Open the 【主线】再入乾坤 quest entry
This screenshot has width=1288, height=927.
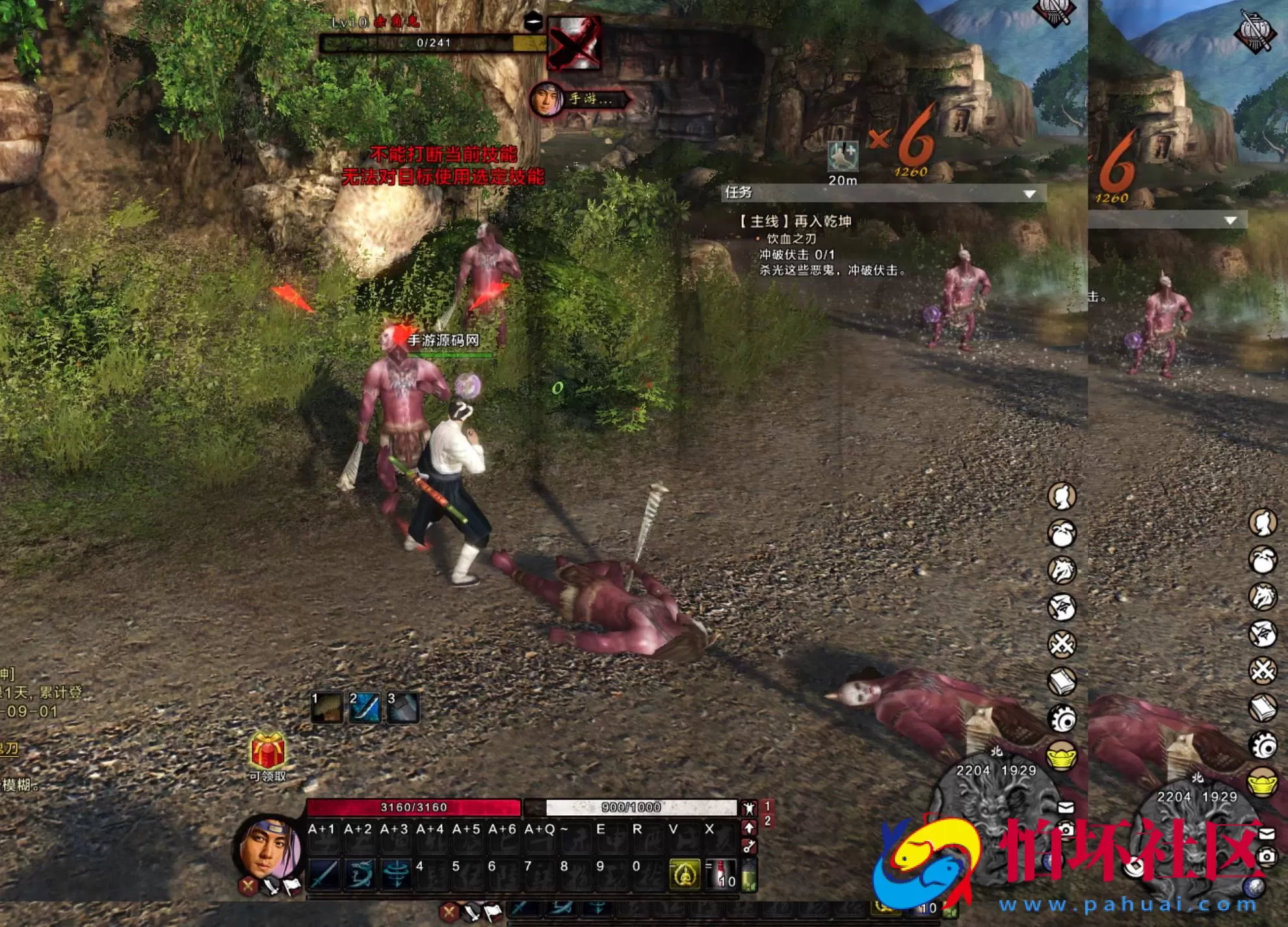click(x=795, y=222)
